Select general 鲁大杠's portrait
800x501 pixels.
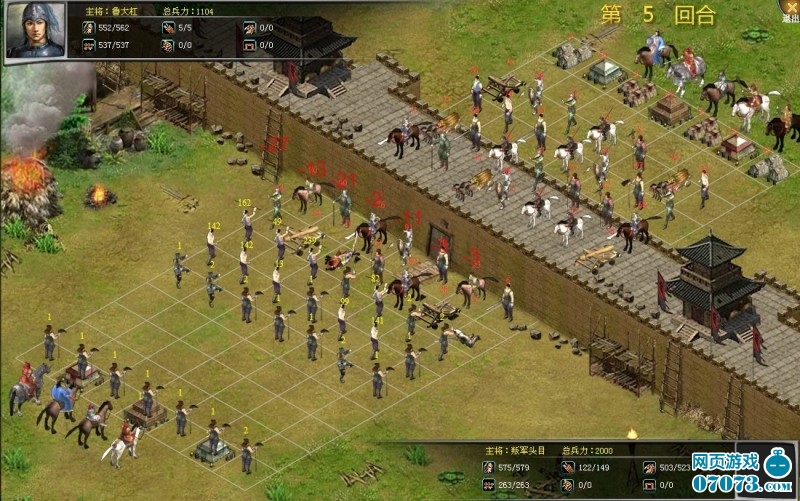pyautogui.click(x=37, y=31)
